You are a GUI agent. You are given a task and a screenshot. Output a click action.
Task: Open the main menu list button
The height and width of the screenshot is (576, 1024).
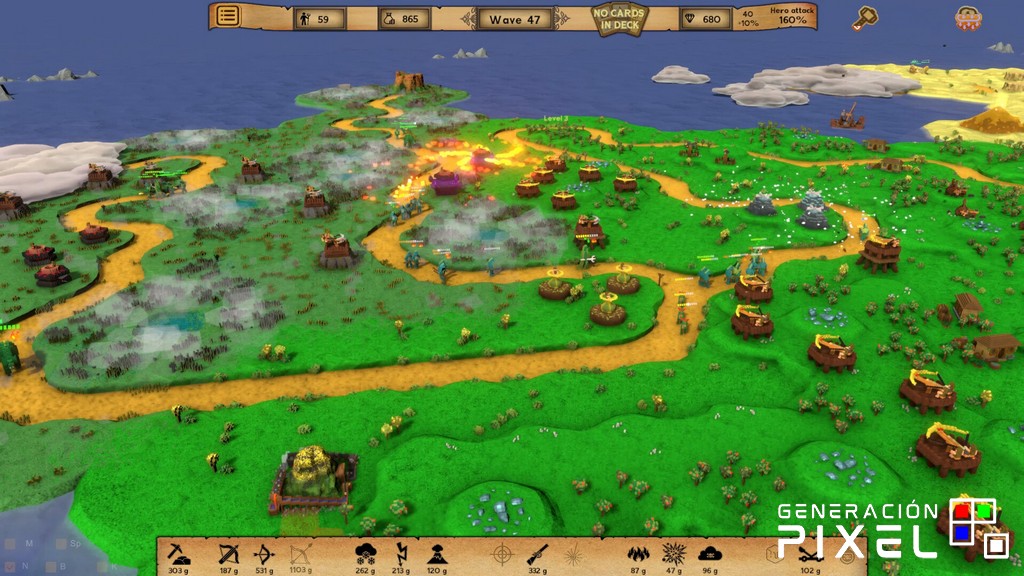pos(228,16)
